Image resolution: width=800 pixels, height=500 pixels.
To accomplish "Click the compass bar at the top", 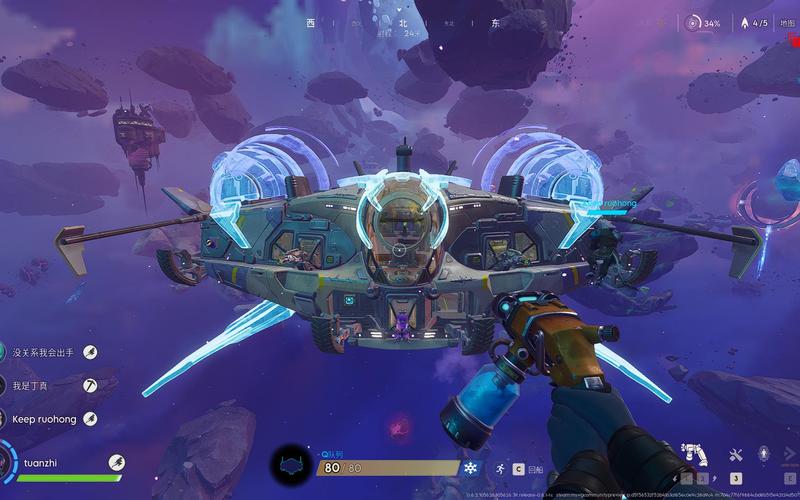I will click(x=400, y=22).
